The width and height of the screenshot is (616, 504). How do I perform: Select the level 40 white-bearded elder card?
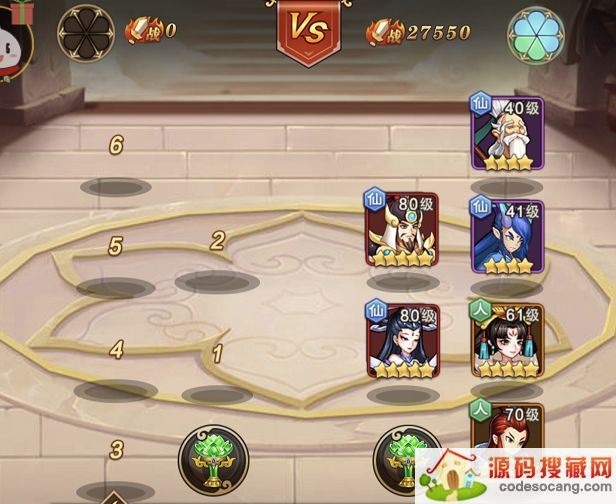click(x=506, y=134)
